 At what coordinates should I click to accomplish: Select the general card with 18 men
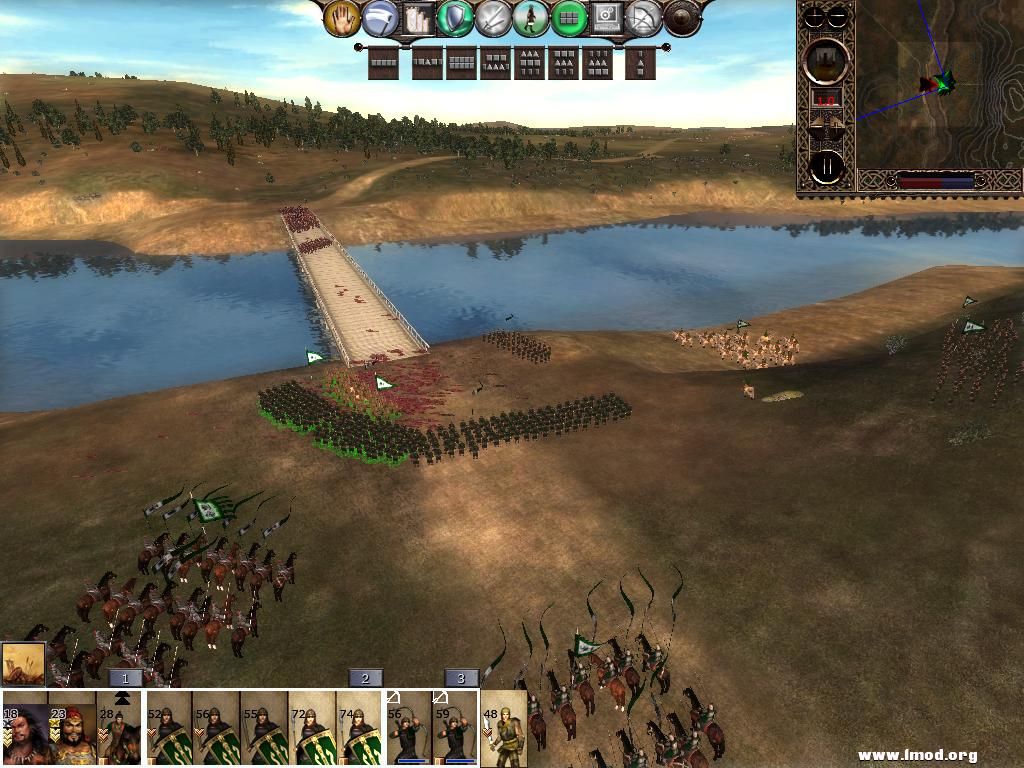coord(24,729)
